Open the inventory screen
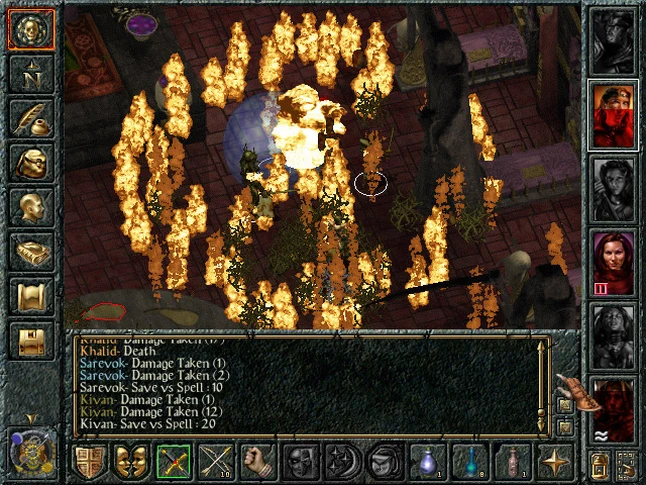The height and width of the screenshot is (485, 646). click(x=30, y=163)
